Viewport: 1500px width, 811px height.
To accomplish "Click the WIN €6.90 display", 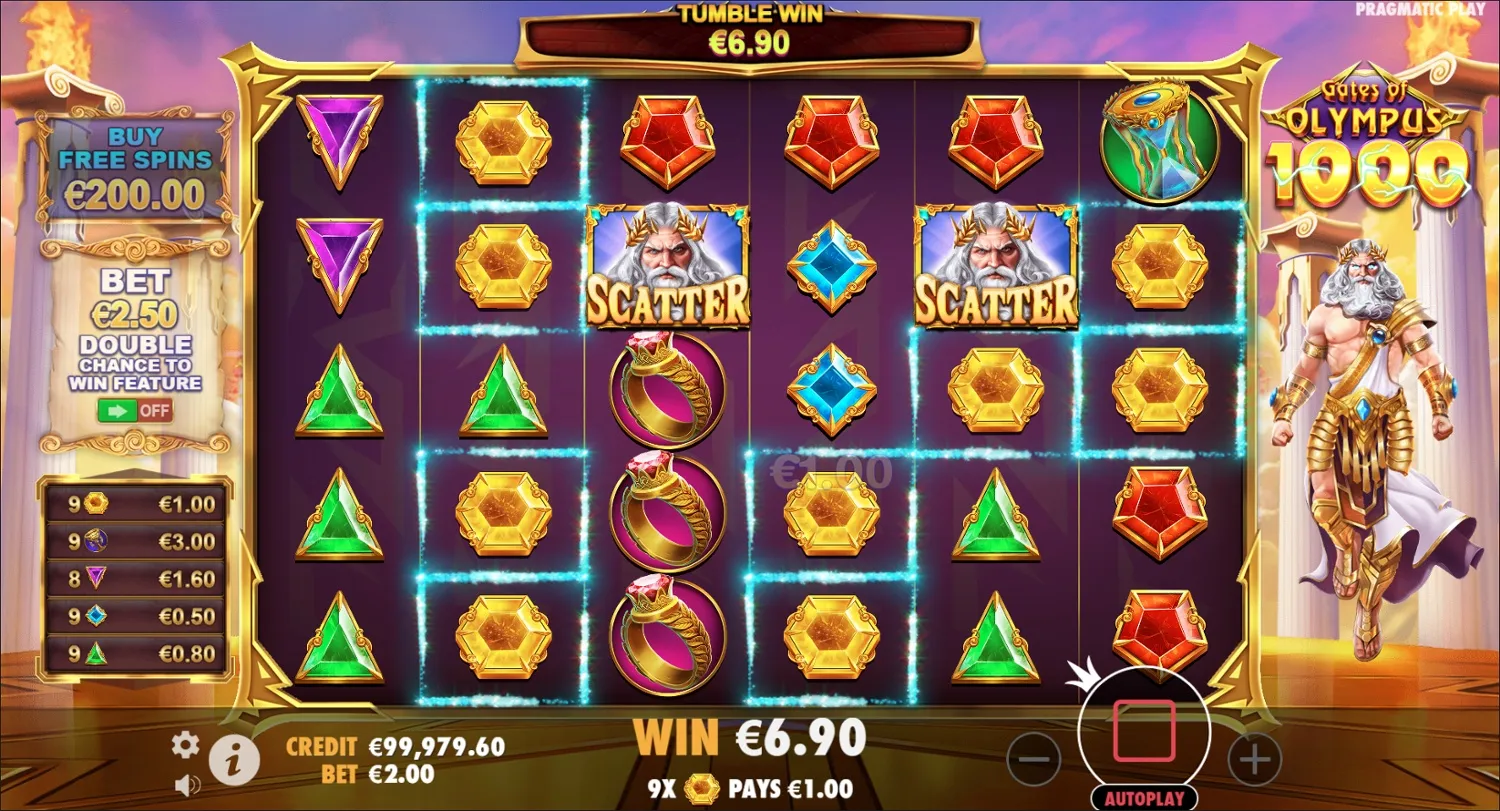I will point(748,738).
